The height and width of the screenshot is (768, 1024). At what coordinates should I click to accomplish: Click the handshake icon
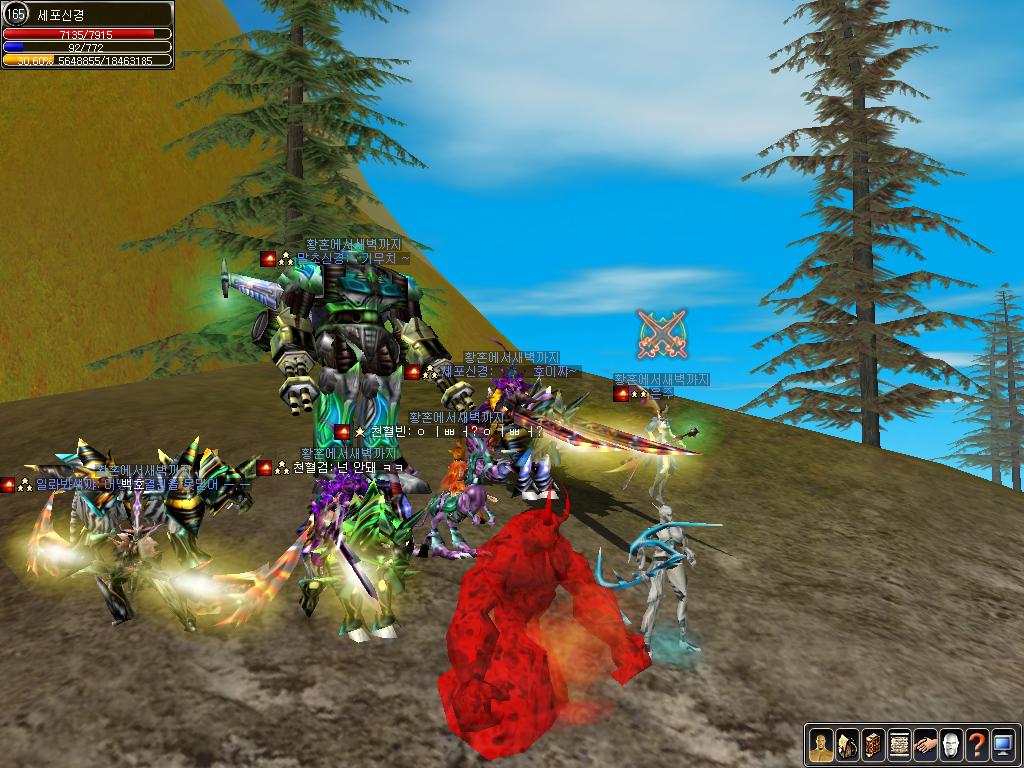pyautogui.click(x=925, y=744)
